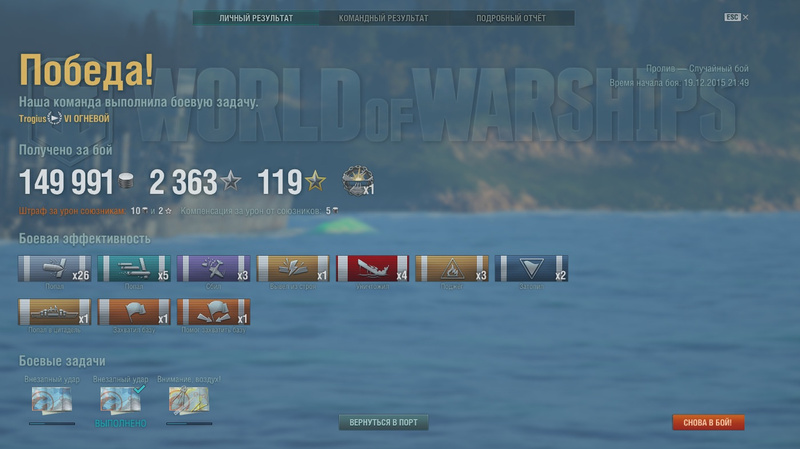
Task: Open the completed Внезапный удар mission
Action: click(x=120, y=401)
